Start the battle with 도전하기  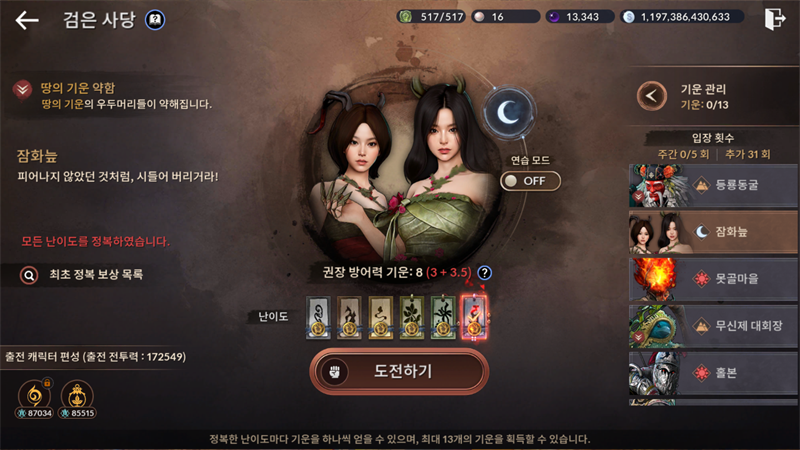coord(399,371)
